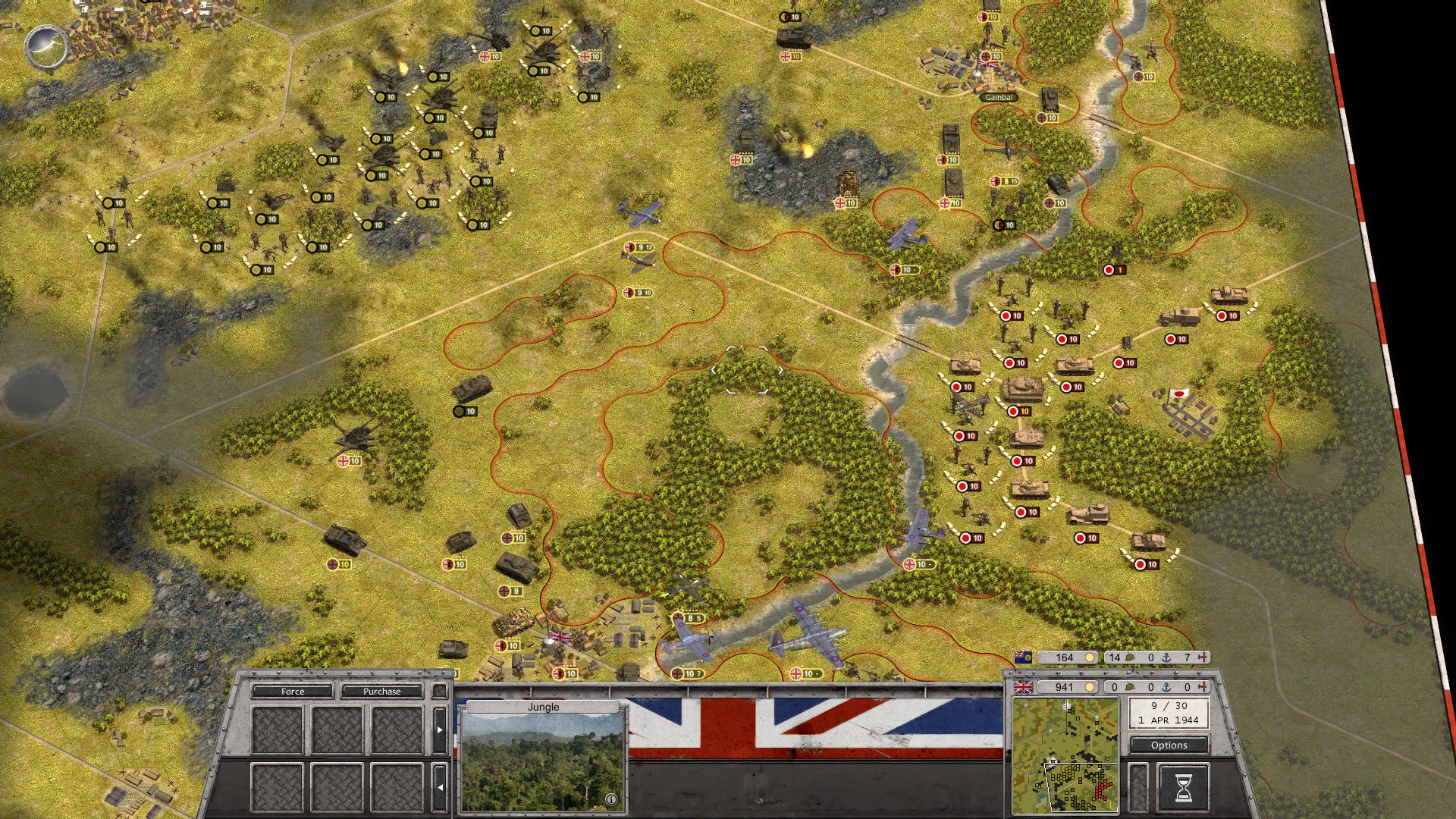
Task: Show info for the Jungle terrain
Action: click(611, 799)
